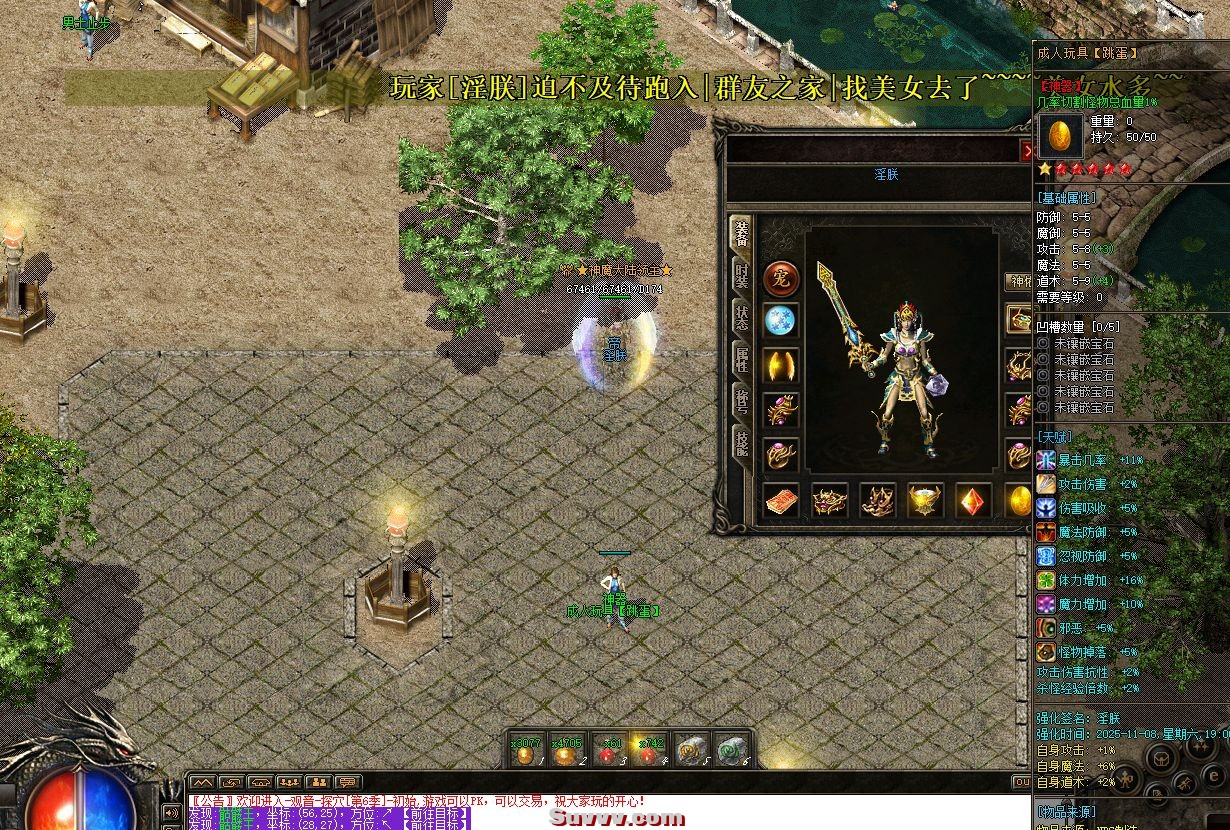The height and width of the screenshot is (830, 1230).
Task: Use the scroll stone in hotbar slot 5
Action: tap(690, 752)
